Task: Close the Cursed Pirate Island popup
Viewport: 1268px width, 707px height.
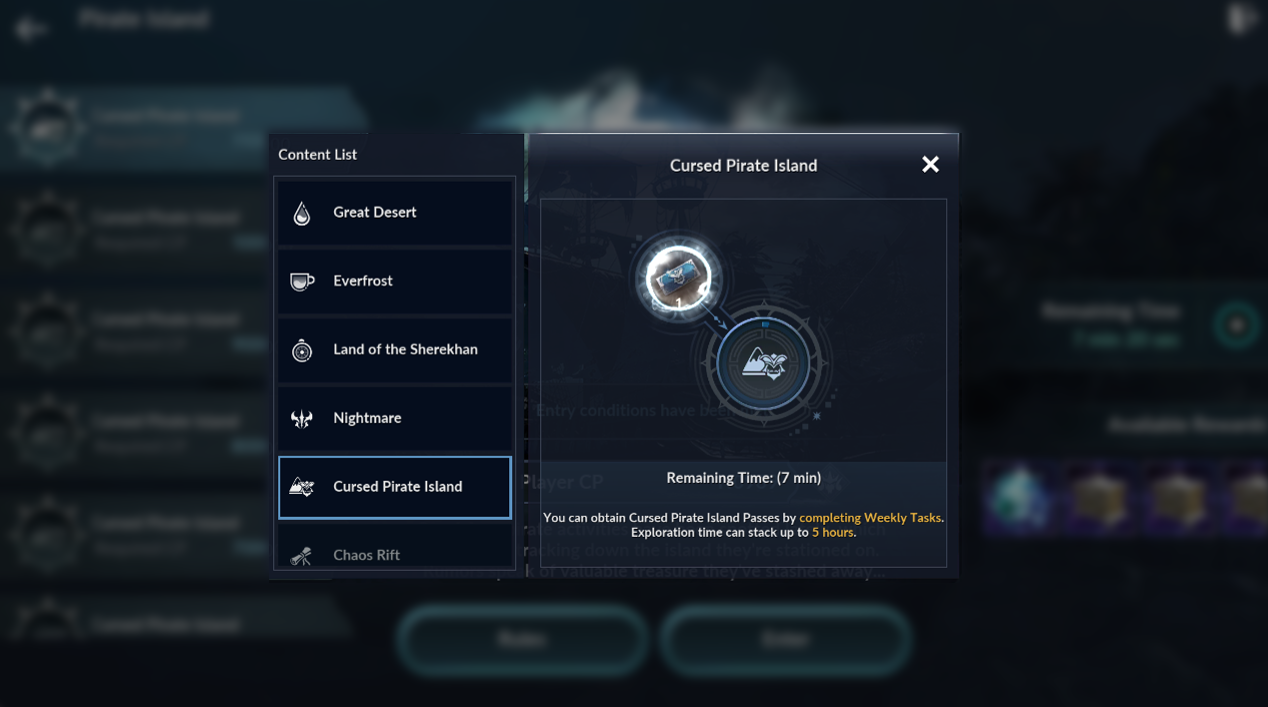Action: (x=930, y=165)
